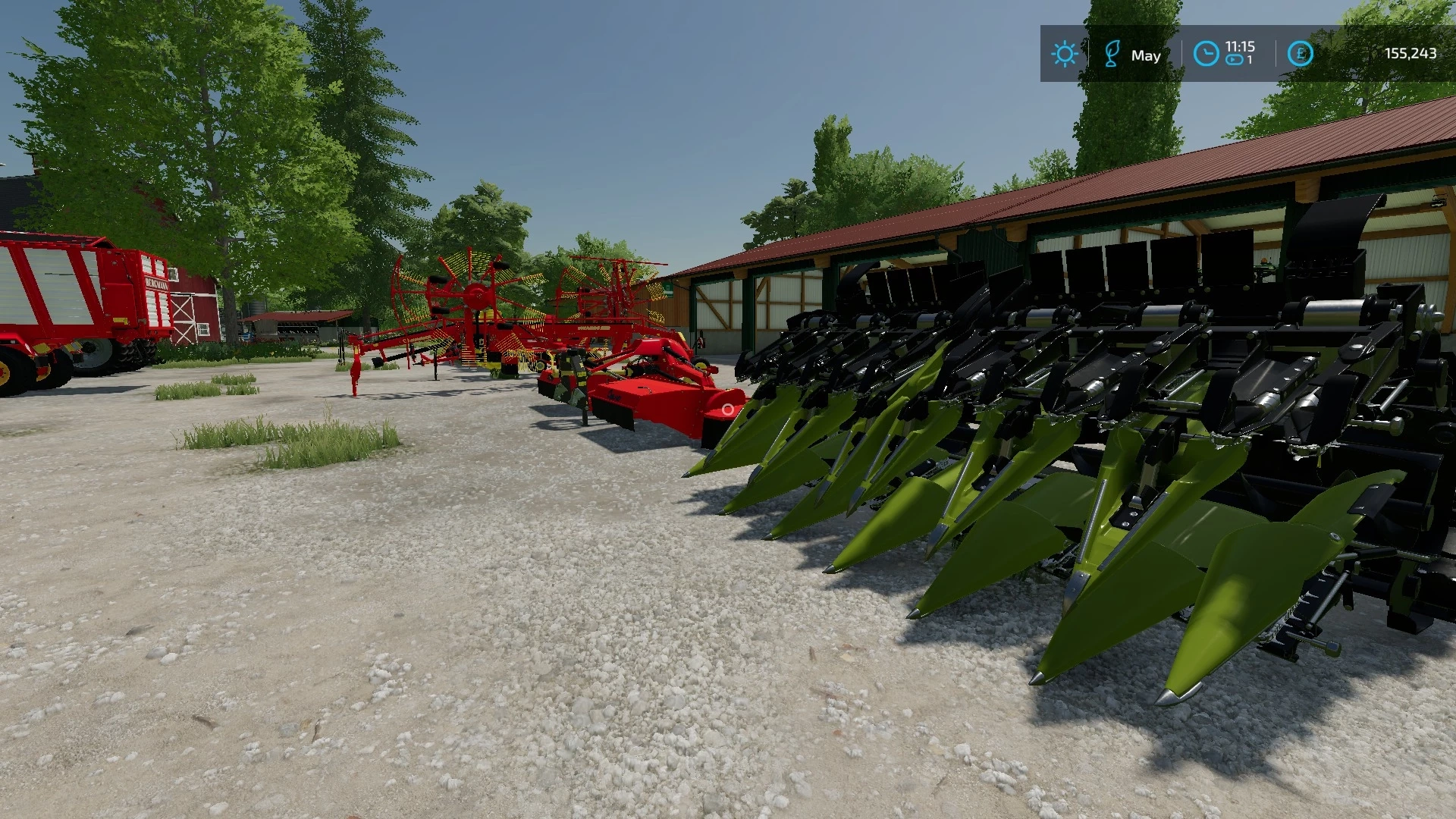Click the weather sun icon
Image resolution: width=1456 pixels, height=819 pixels.
[1065, 53]
